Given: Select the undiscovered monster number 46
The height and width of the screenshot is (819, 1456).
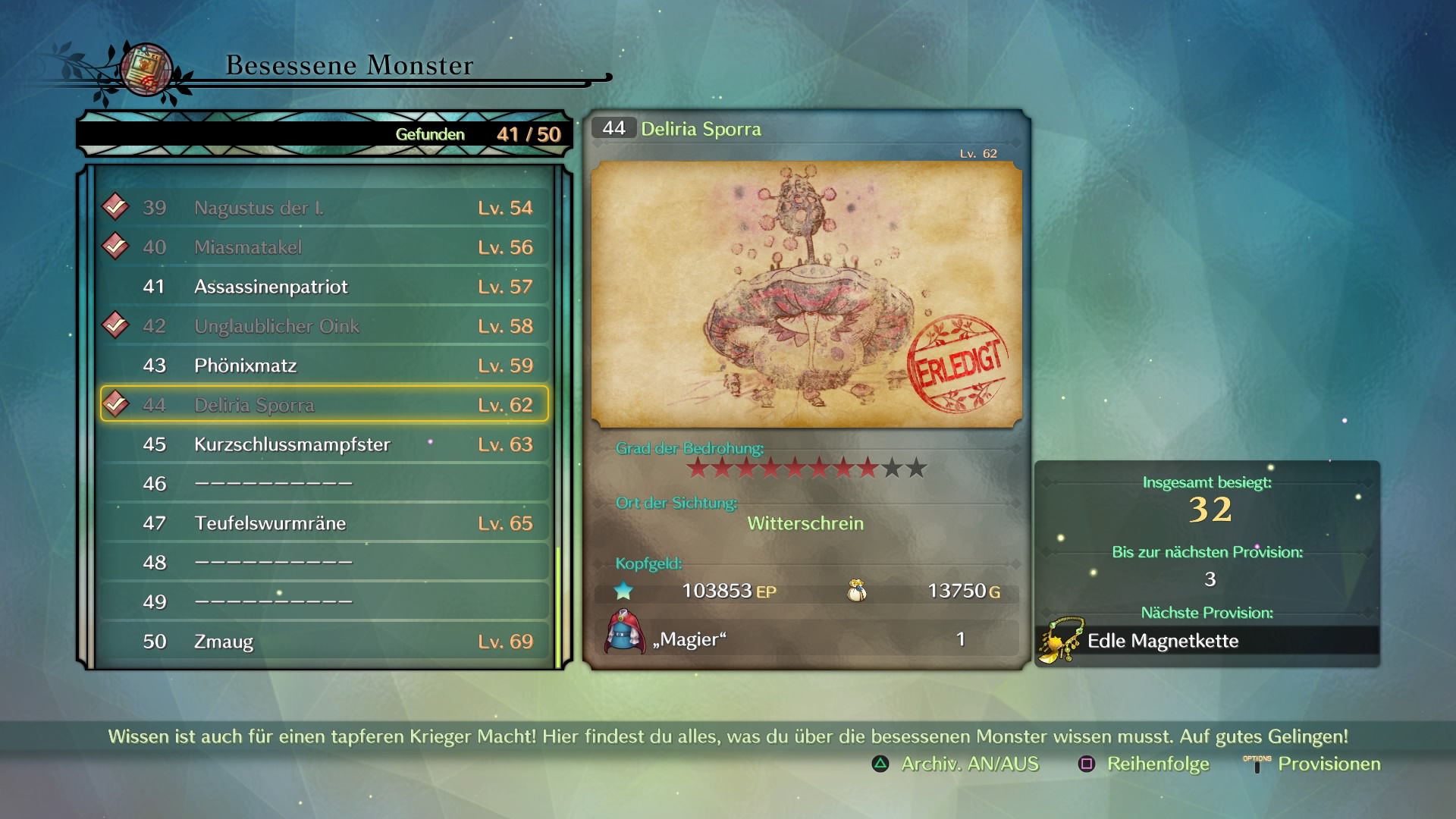Looking at the screenshot, I should tap(324, 484).
